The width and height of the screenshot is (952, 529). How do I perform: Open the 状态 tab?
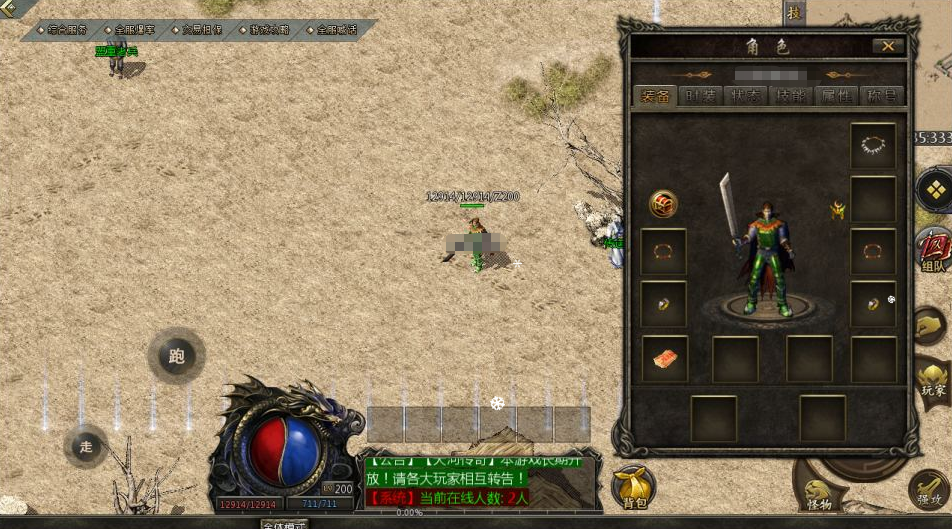(744, 96)
